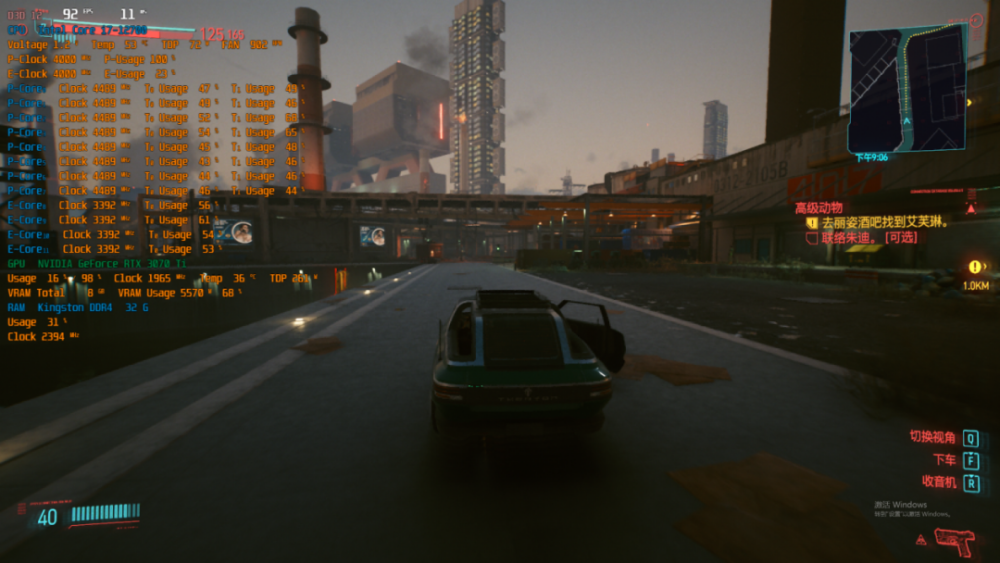This screenshot has height=563, width=1000.
Task: Select the 高级动物 quest title in tracker
Action: [x=818, y=207]
